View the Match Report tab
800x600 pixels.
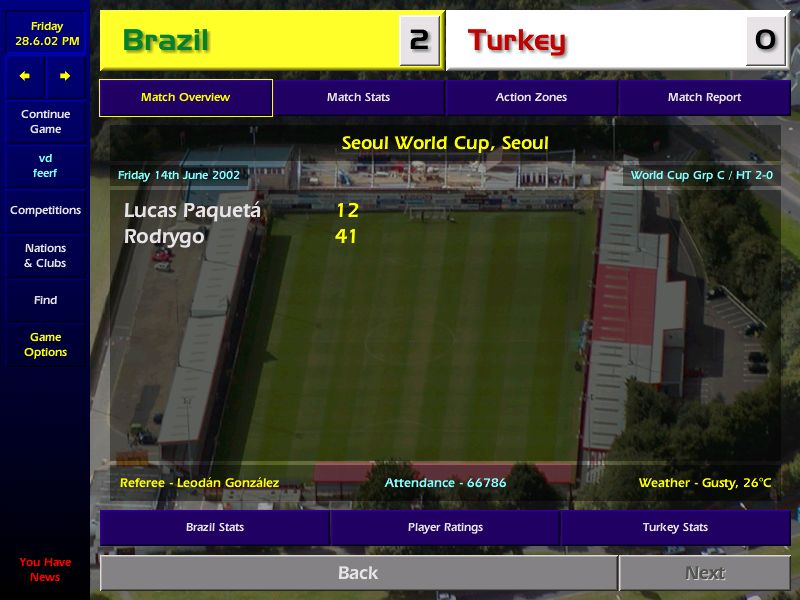point(704,98)
